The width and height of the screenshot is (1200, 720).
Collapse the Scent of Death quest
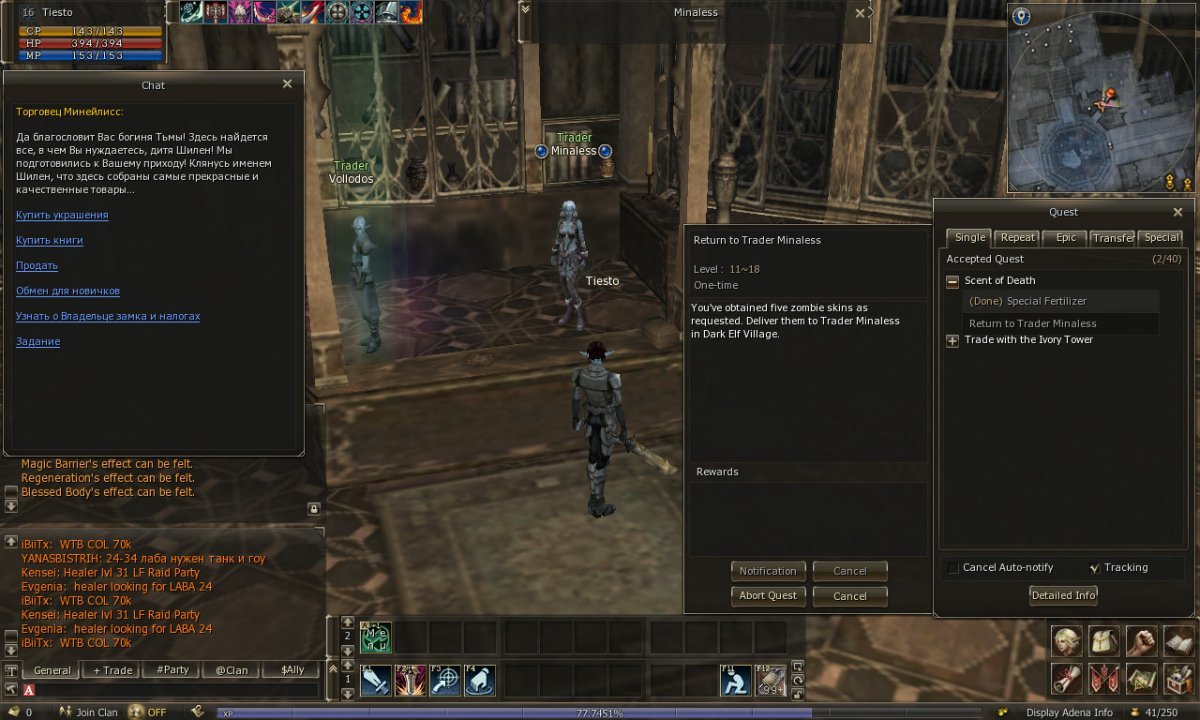953,281
